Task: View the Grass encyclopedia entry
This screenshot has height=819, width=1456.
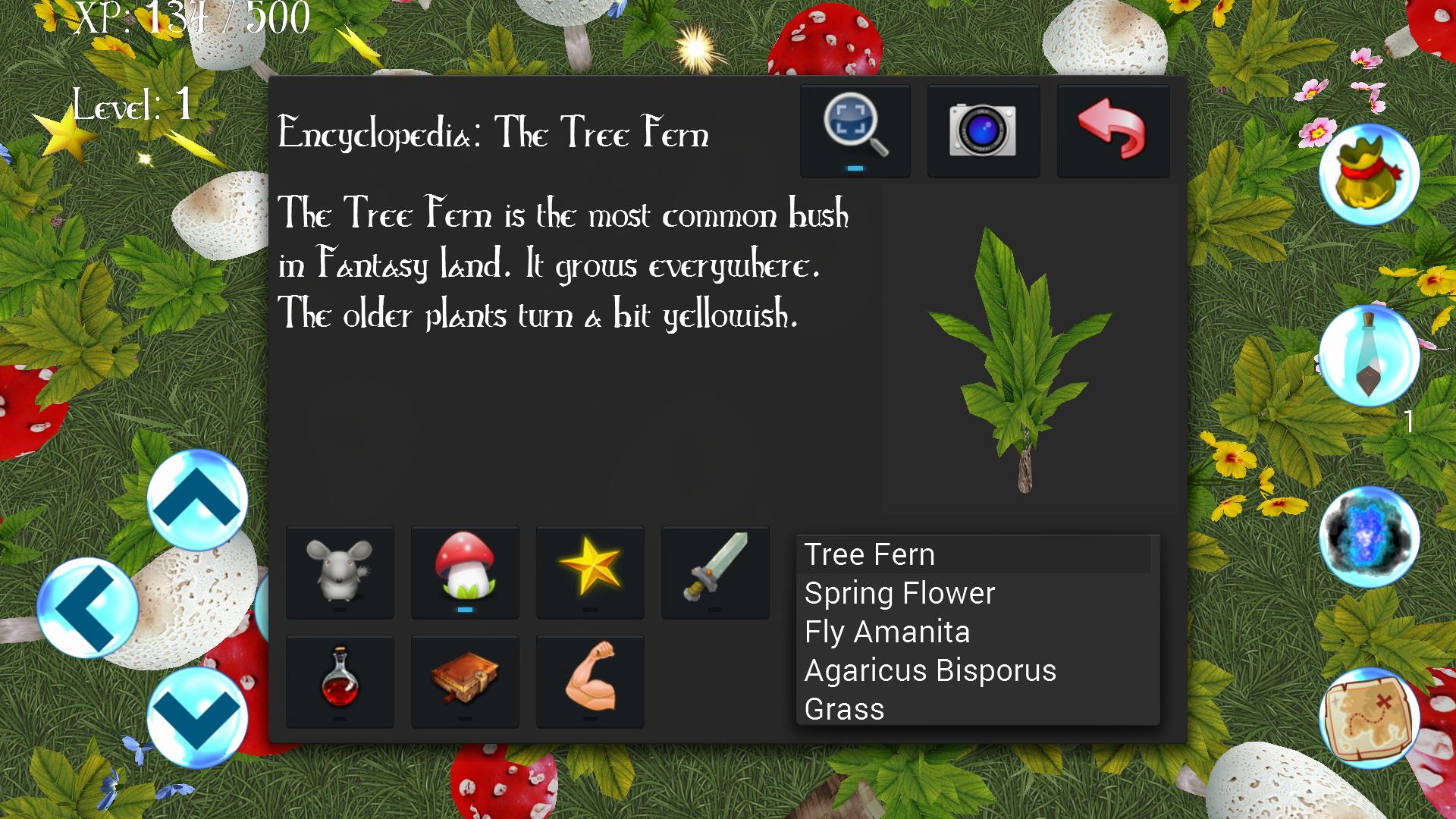Action: 844,709
